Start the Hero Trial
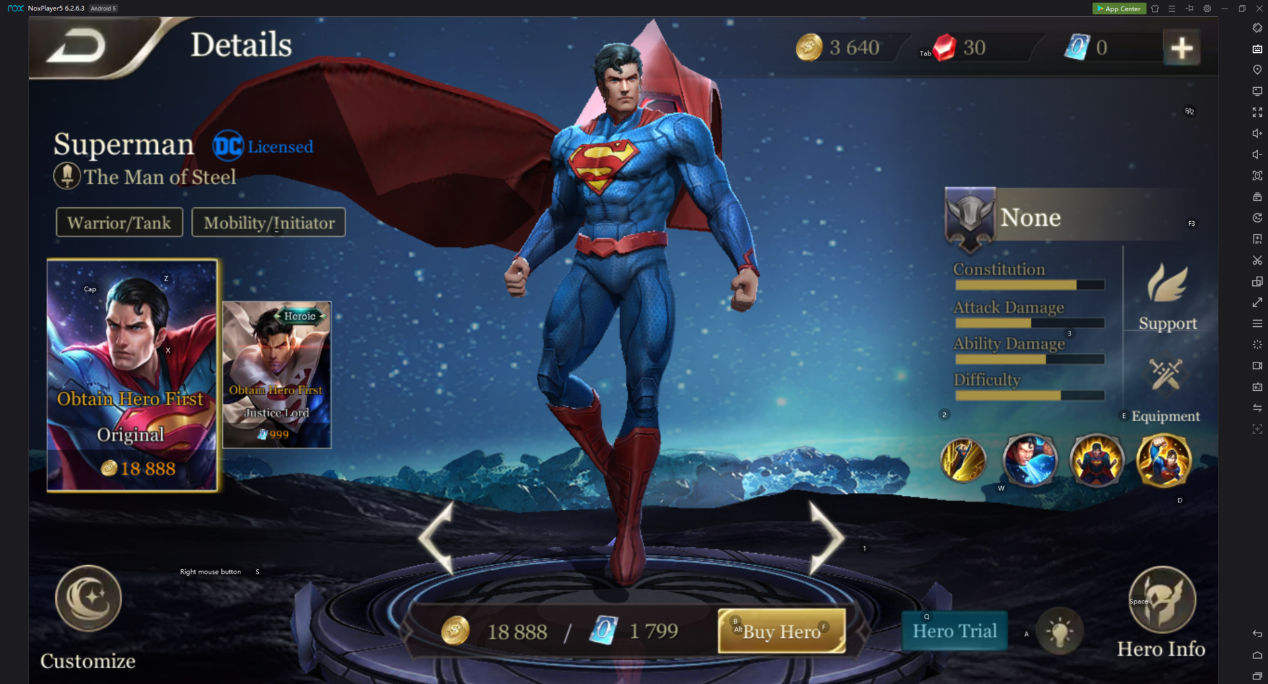This screenshot has height=684, width=1268. 954,631
